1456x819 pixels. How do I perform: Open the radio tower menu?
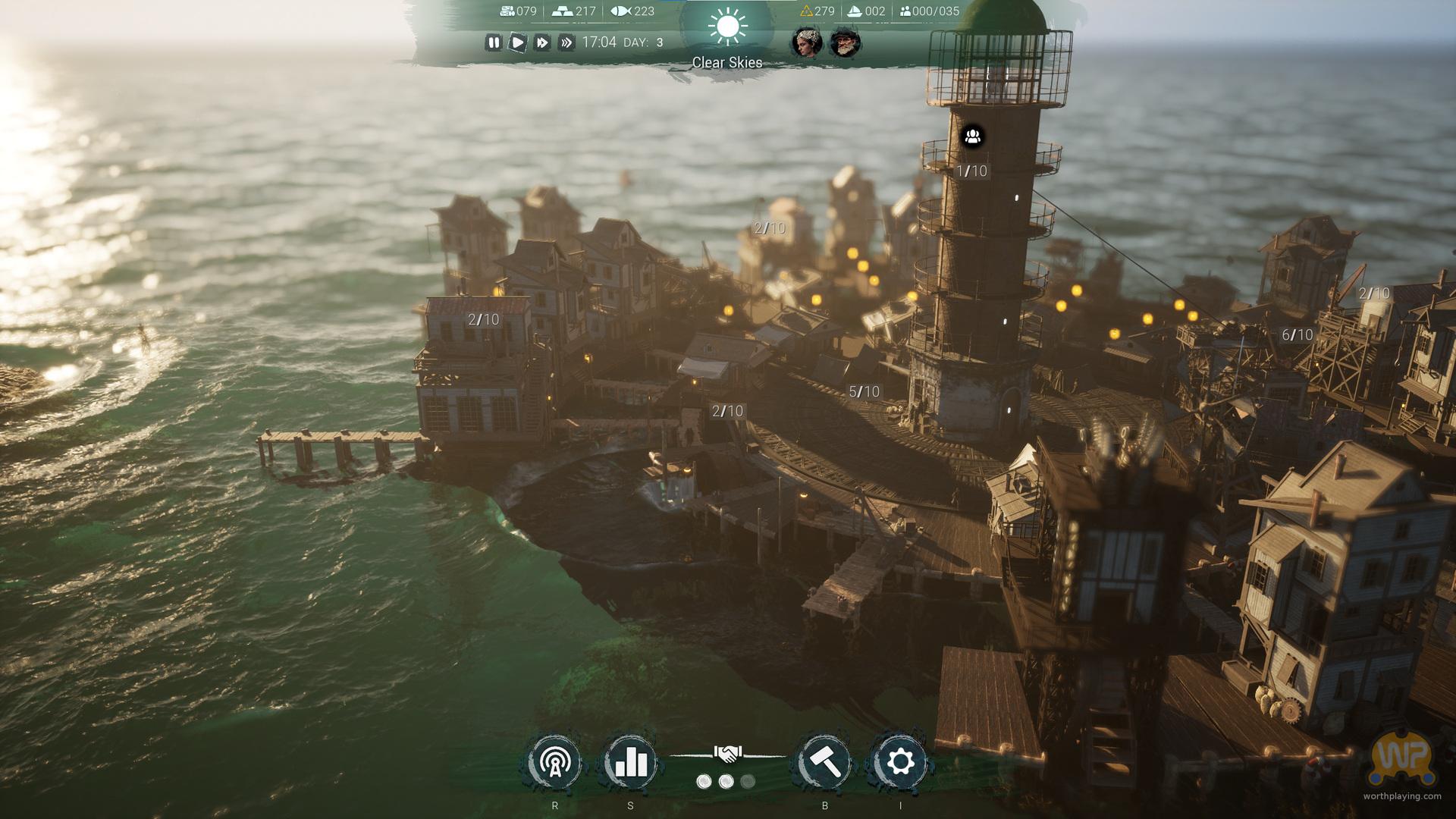(555, 762)
